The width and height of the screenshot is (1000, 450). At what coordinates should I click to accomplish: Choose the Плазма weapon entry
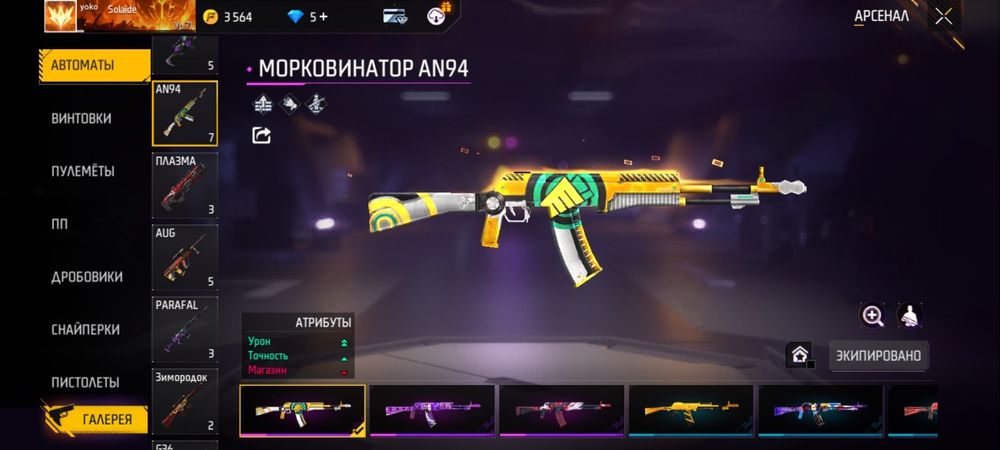(184, 185)
